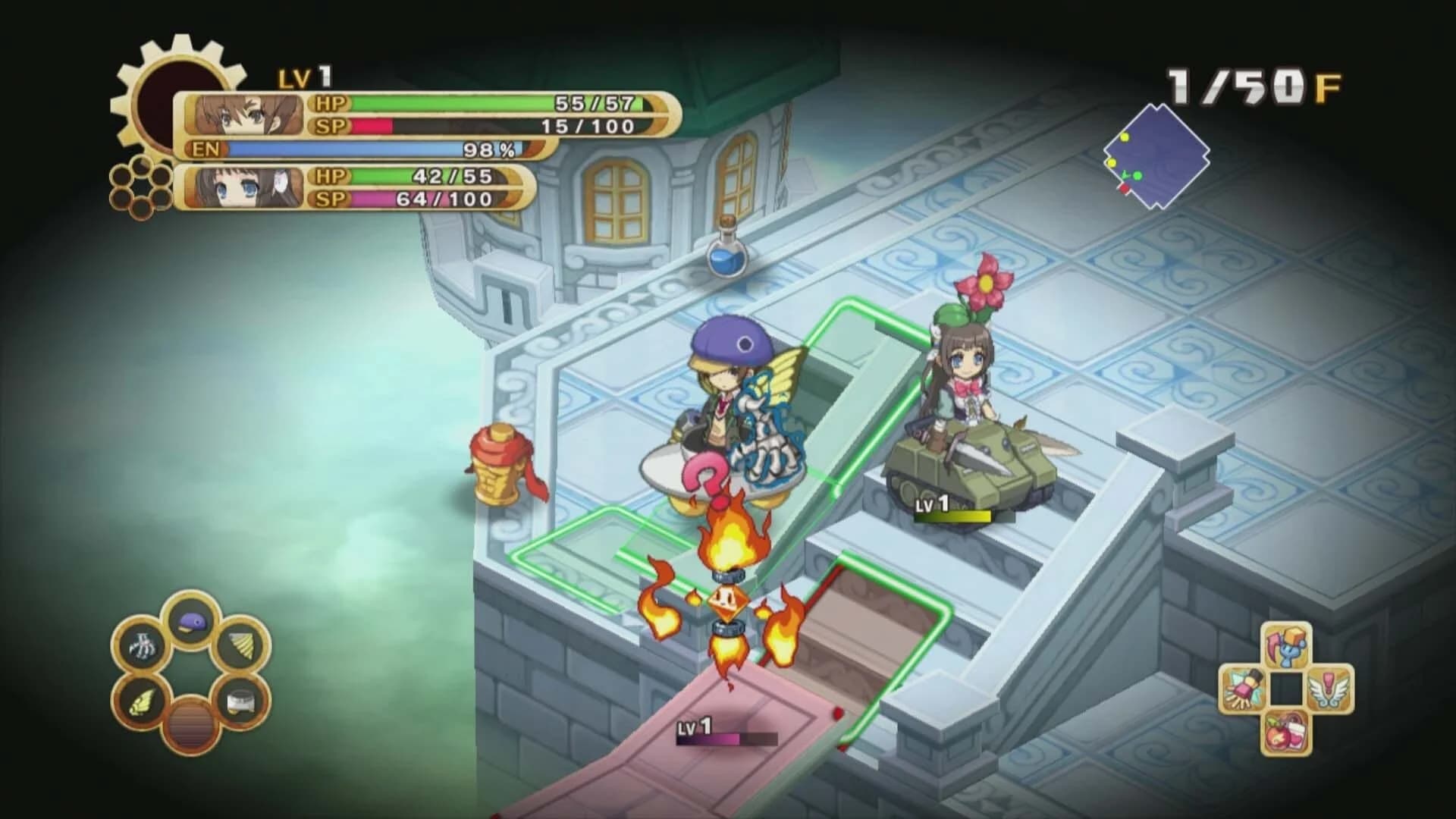Click the empty d-pad slot in the shortcut cross
1456x819 pixels.
pyautogui.click(x=1287, y=689)
